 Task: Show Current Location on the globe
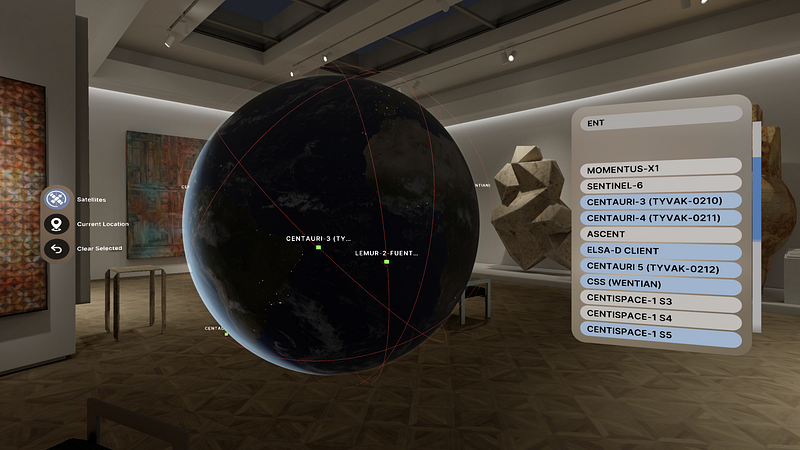(56, 224)
